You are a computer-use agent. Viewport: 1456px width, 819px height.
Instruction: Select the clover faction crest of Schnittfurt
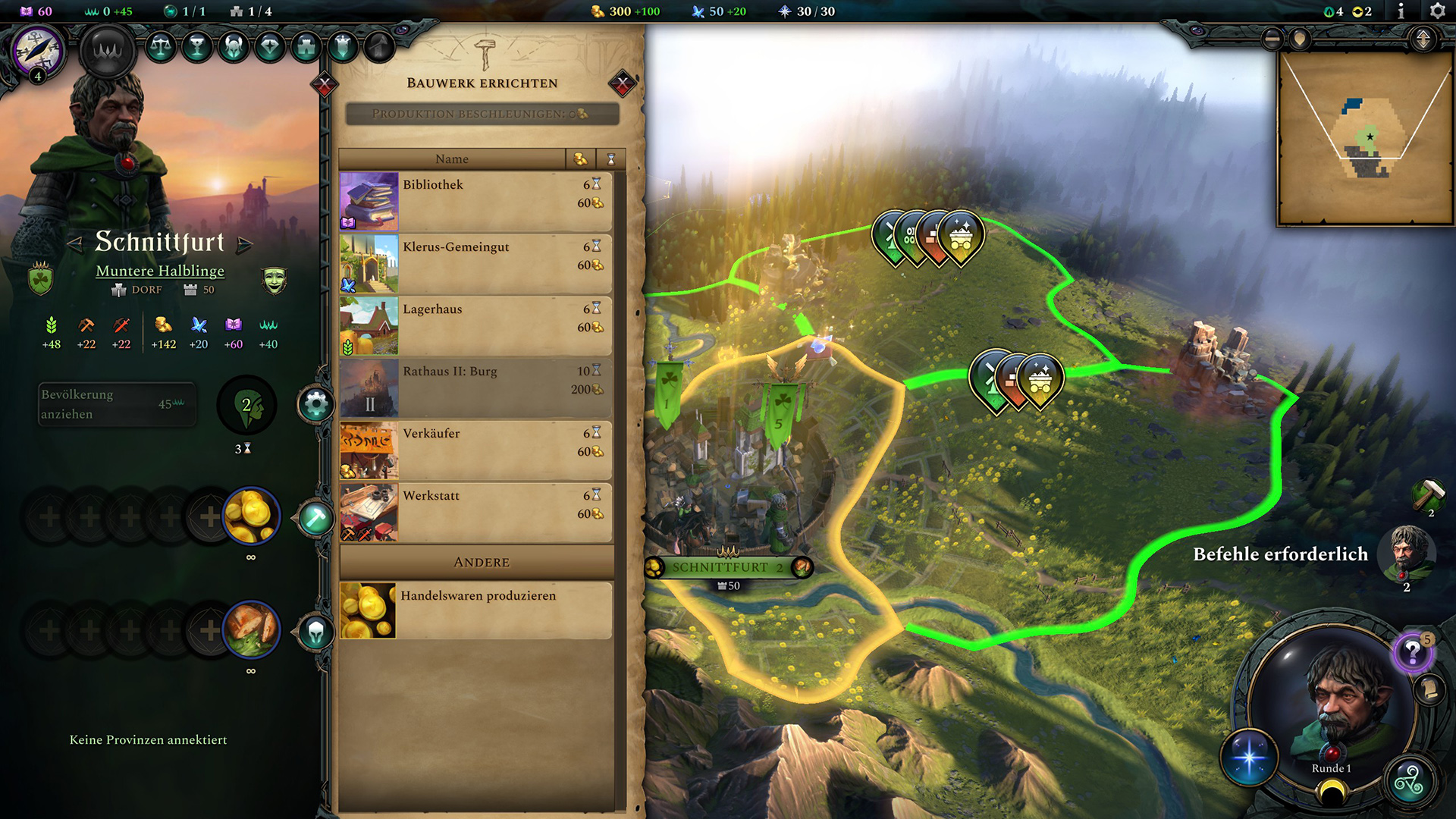point(39,279)
